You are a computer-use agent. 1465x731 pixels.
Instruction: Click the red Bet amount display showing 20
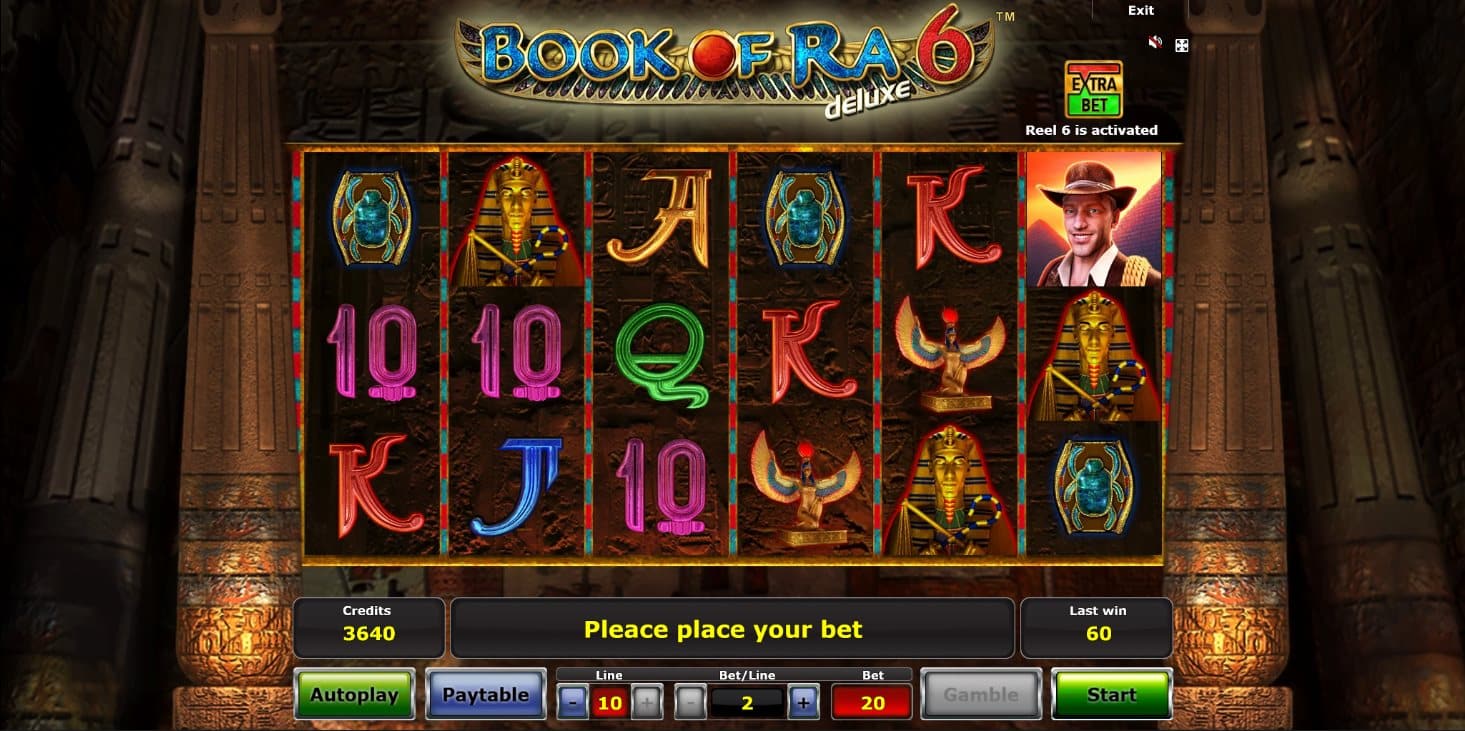(870, 701)
